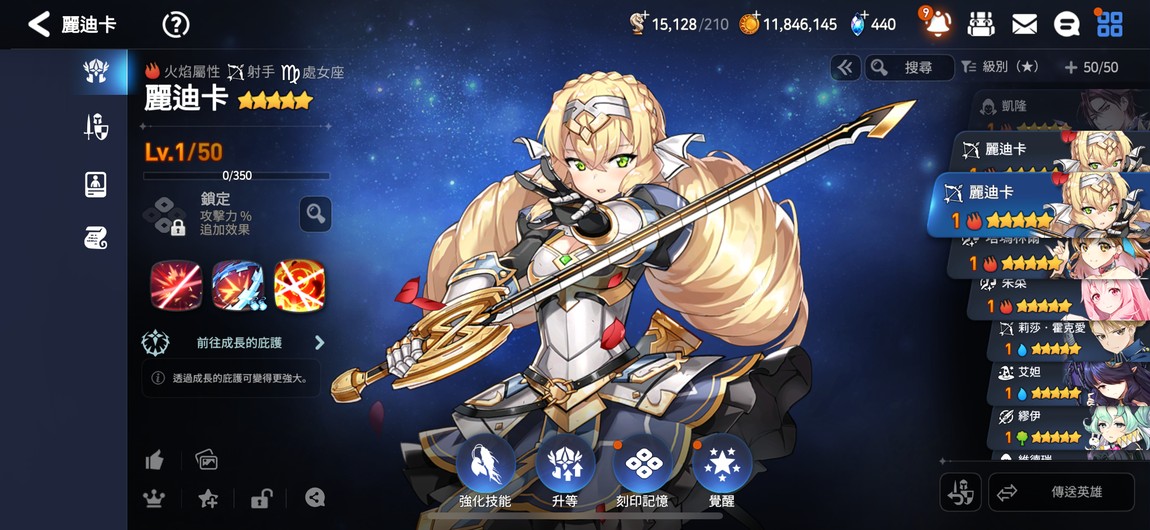The height and width of the screenshot is (530, 1150).
Task: Select 莉莎・霍克愛 in the hero list
Action: (1060, 338)
